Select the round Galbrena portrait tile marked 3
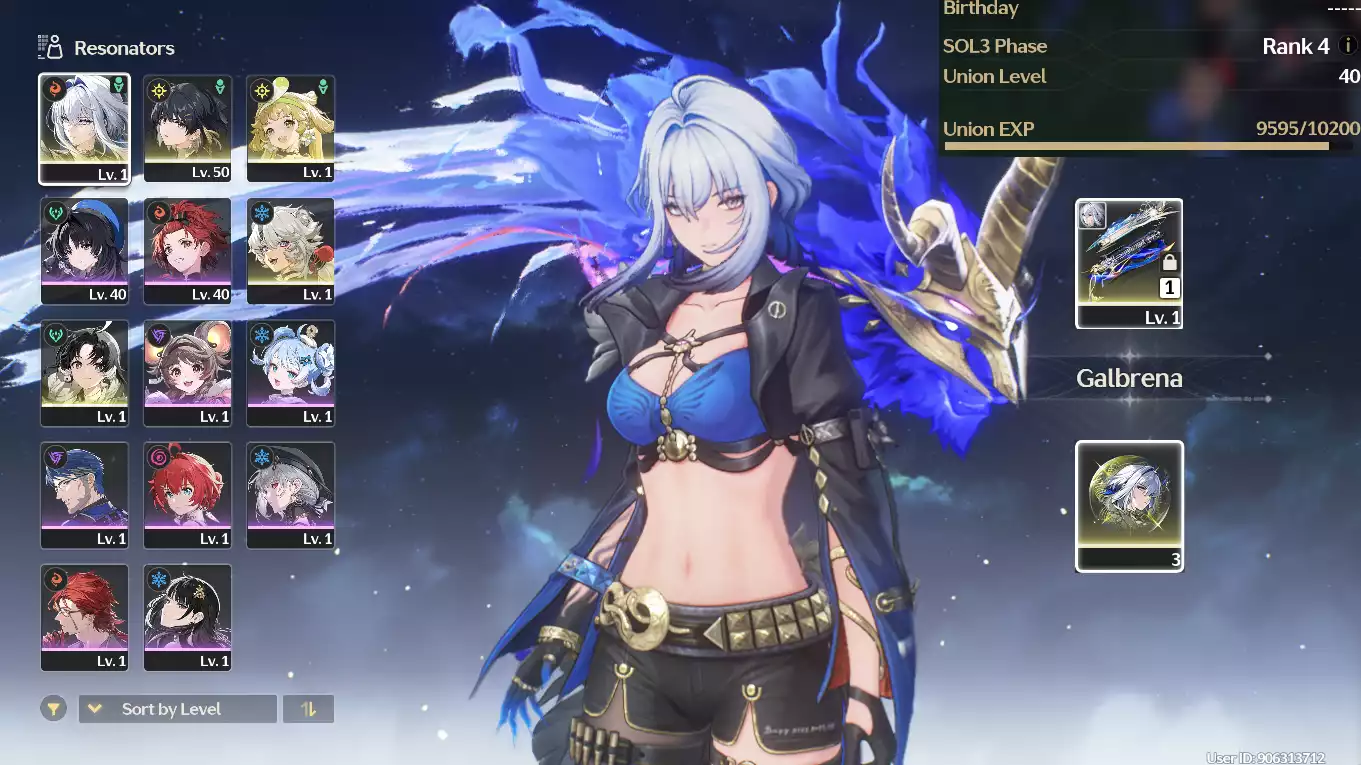This screenshot has width=1361, height=765. 1129,505
